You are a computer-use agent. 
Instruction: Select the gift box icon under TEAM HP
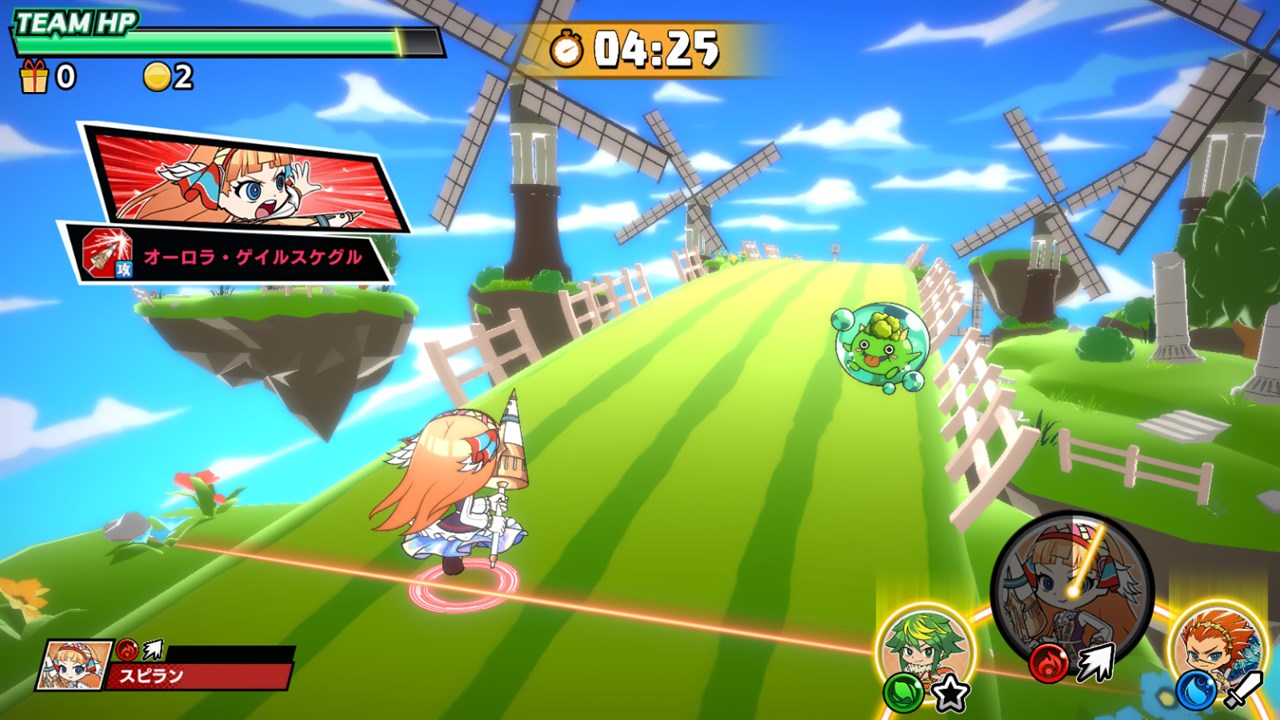pyautogui.click(x=35, y=78)
